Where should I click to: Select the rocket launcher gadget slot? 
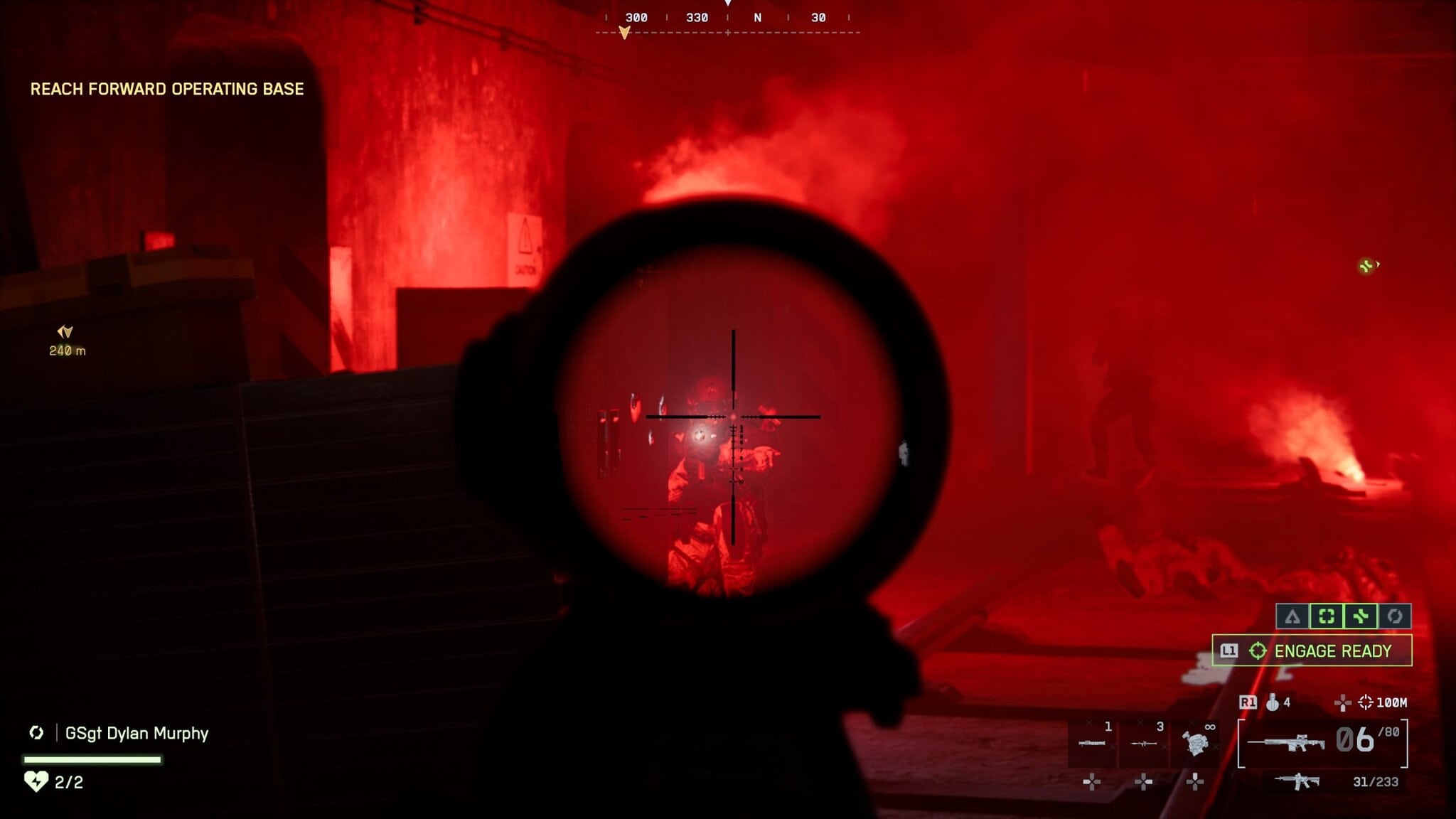[x=1092, y=744]
